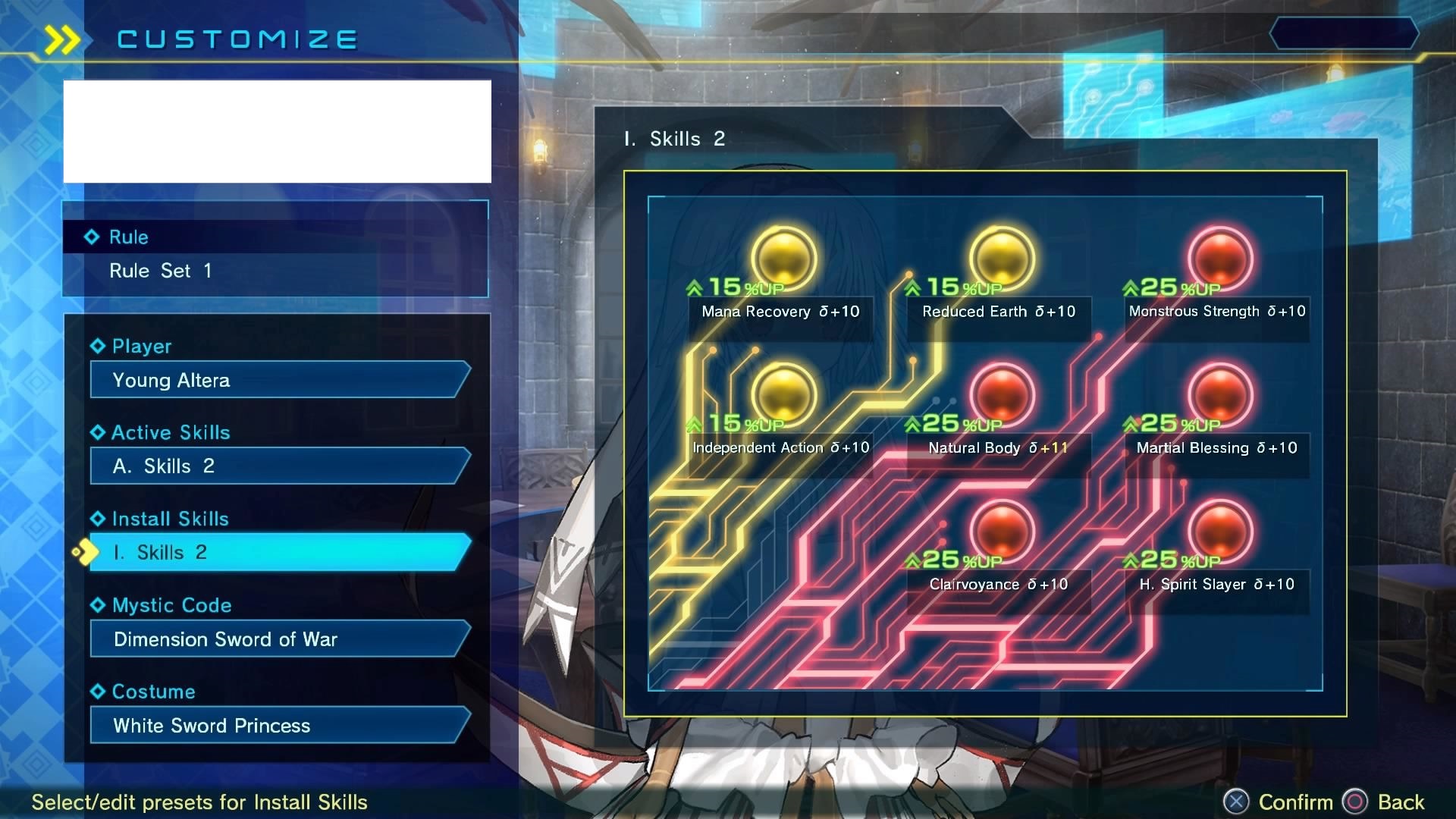
Task: Open the Active Skills preset A. Skills 2
Action: (x=279, y=466)
